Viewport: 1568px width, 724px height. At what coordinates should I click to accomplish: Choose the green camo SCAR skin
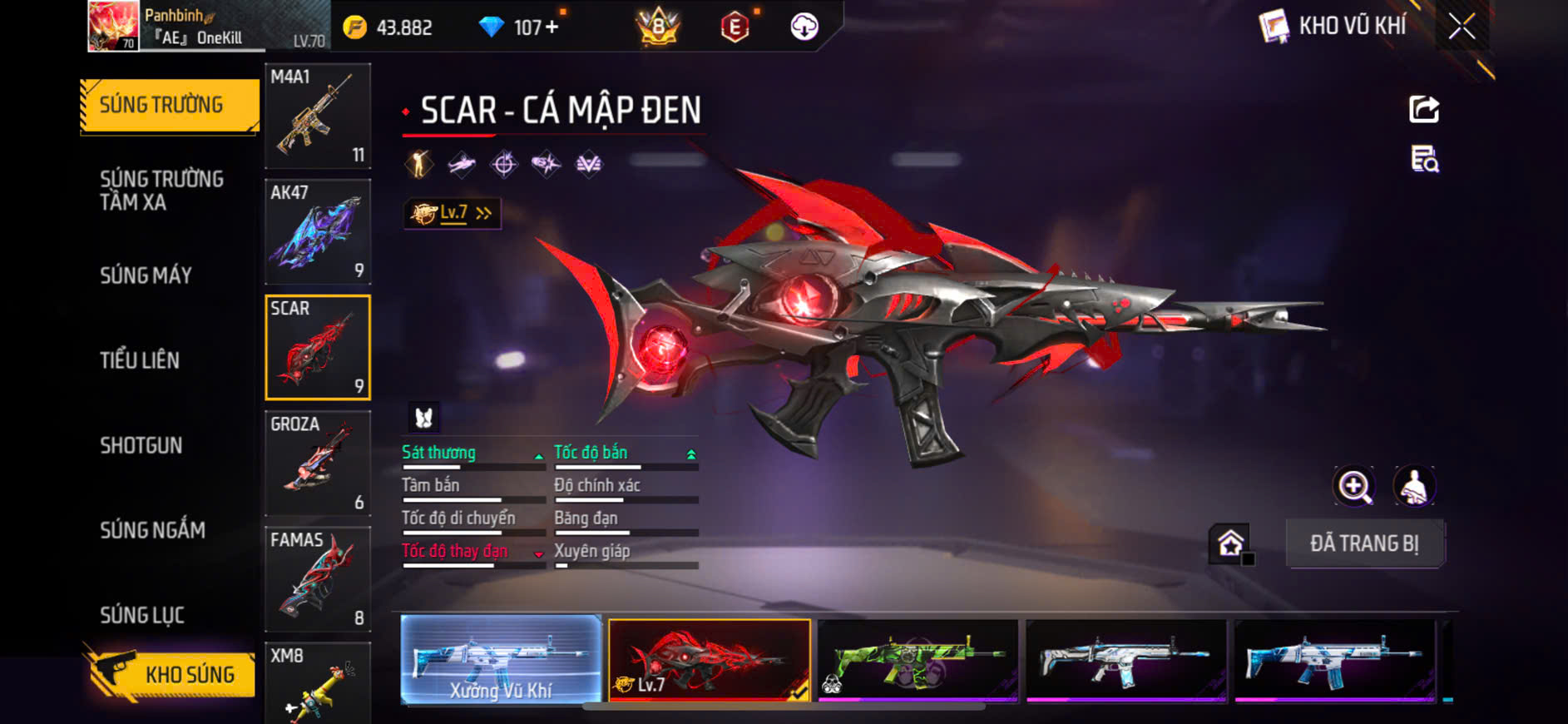tap(918, 660)
